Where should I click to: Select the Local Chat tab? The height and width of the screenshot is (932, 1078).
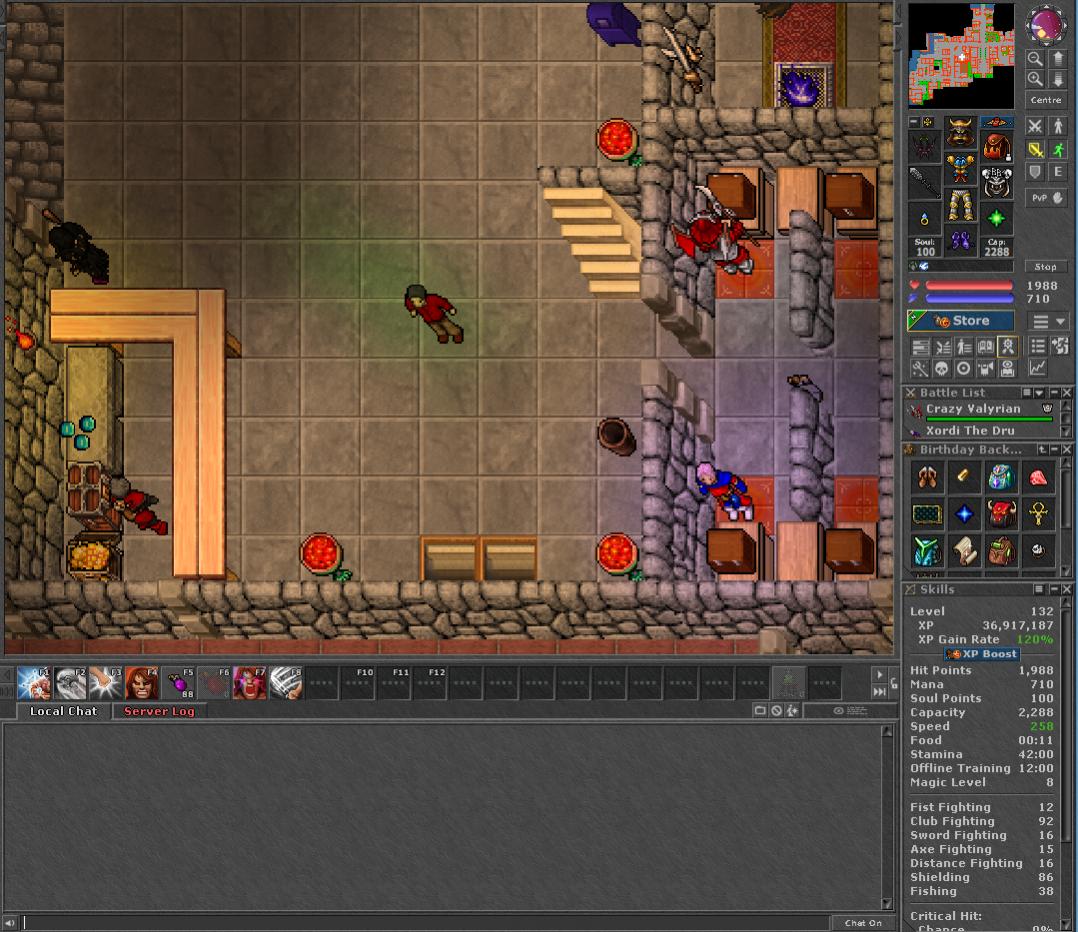click(x=63, y=711)
